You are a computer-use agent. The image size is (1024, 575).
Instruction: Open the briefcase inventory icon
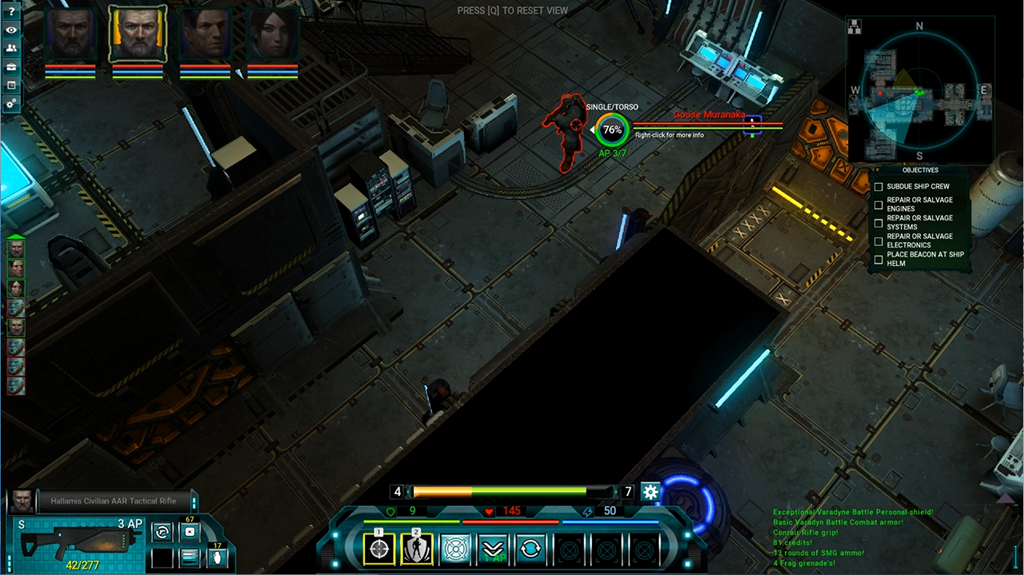point(12,67)
